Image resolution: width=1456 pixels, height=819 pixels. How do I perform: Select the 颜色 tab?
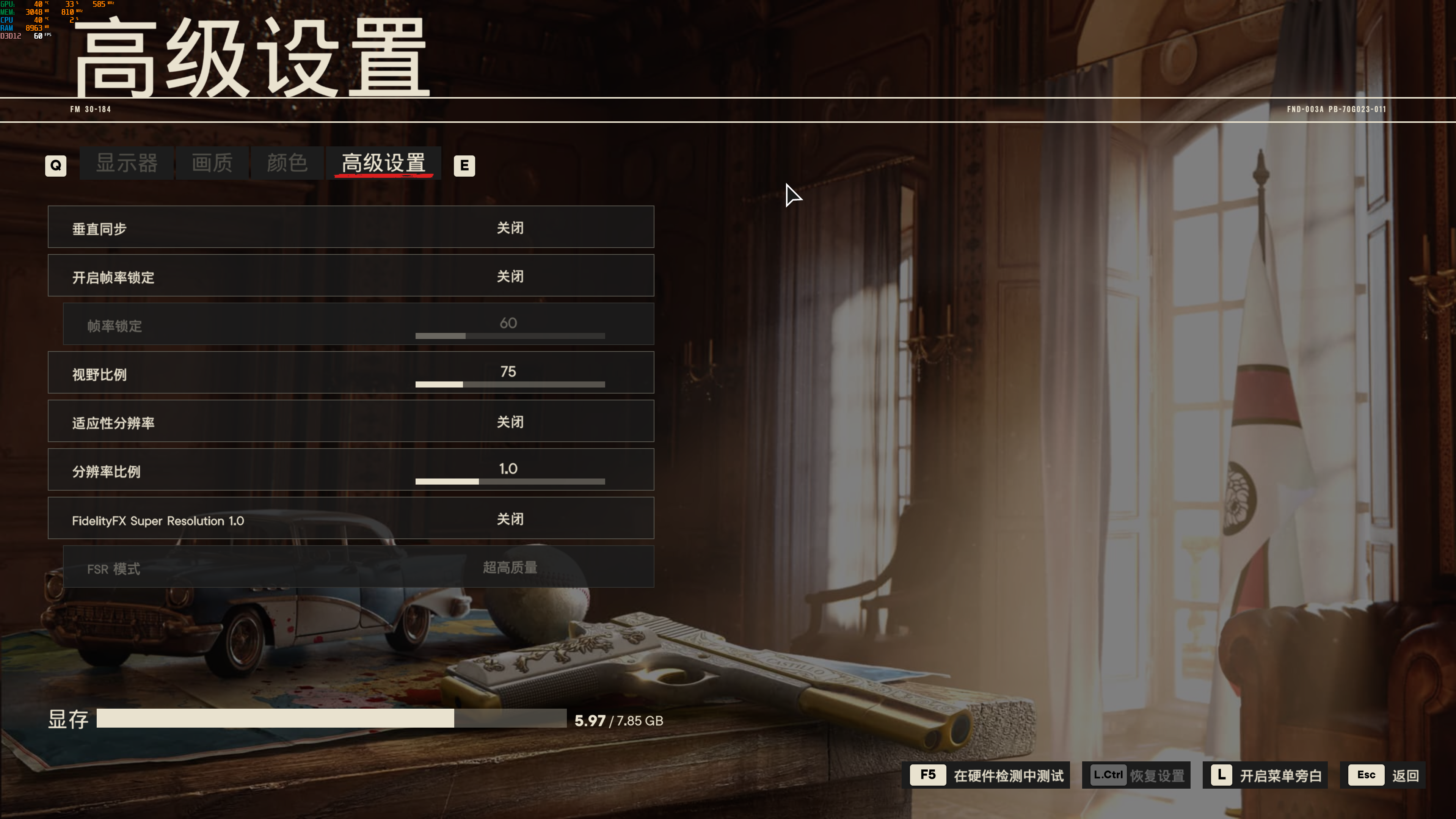tap(287, 163)
